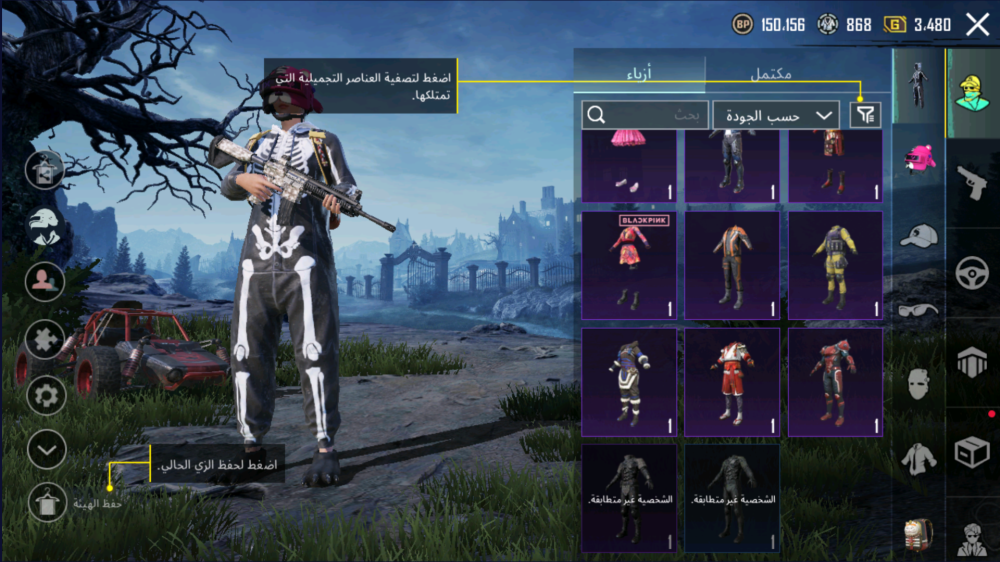The image size is (1000, 562).
Task: Click the بحث search field
Action: tap(645, 115)
